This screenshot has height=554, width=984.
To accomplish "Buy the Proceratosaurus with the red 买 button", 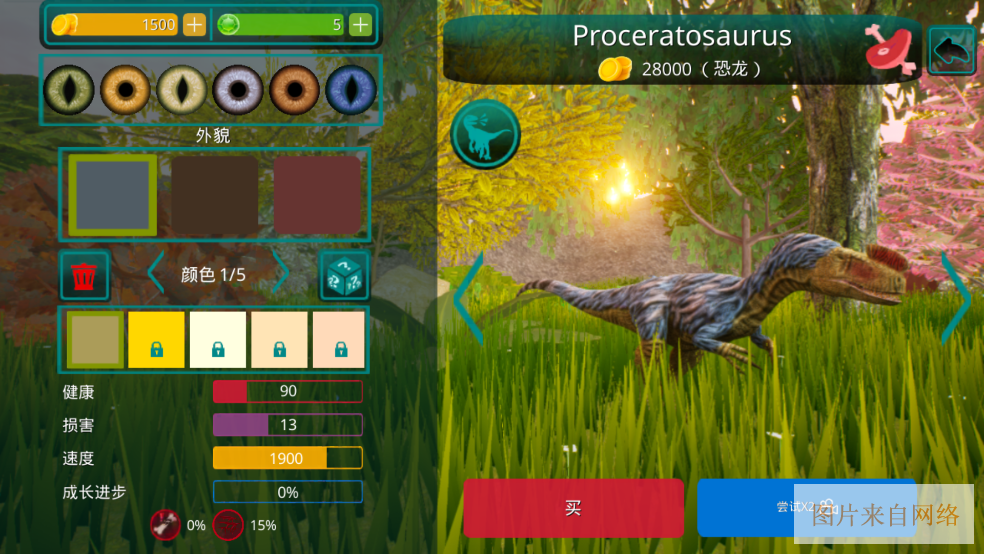I will pos(573,508).
